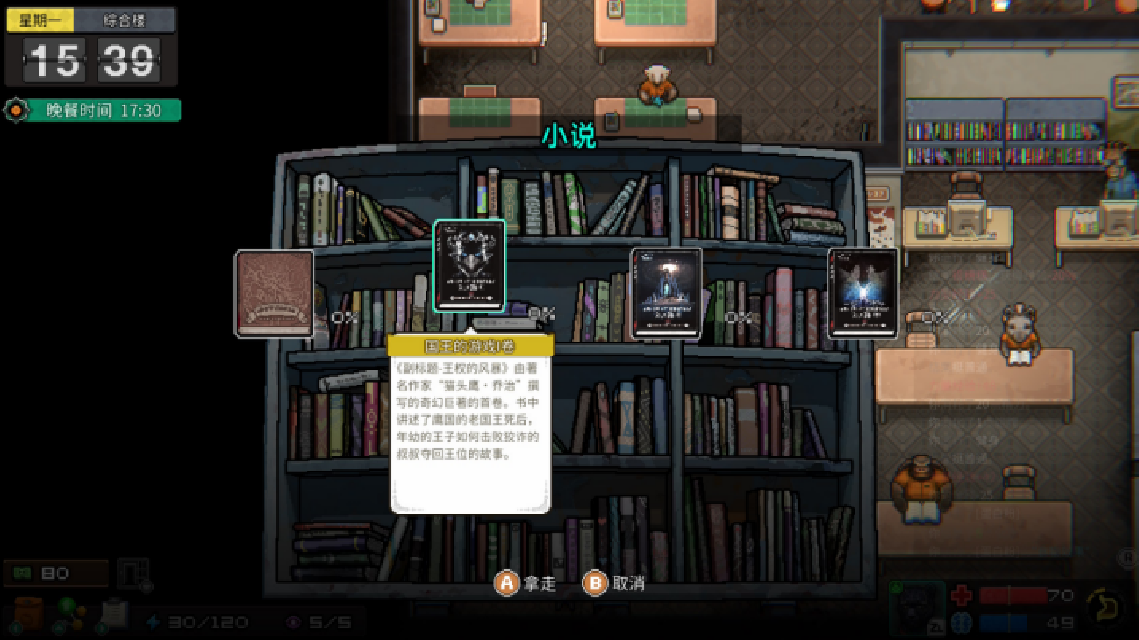Open the backpack inventory icon

click(x=28, y=612)
